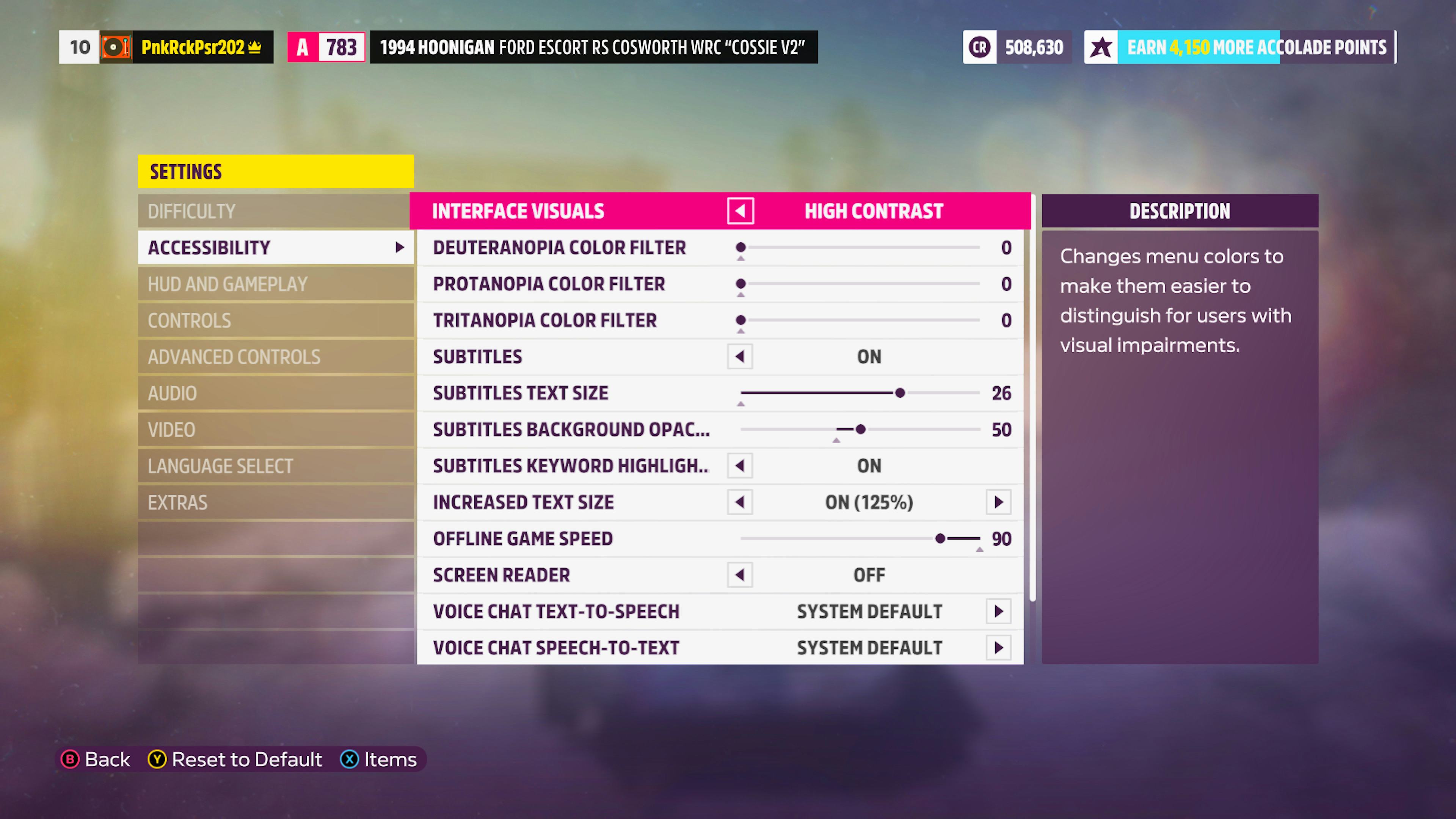Go to the Audio settings
The height and width of the screenshot is (819, 1456).
pyautogui.click(x=275, y=394)
